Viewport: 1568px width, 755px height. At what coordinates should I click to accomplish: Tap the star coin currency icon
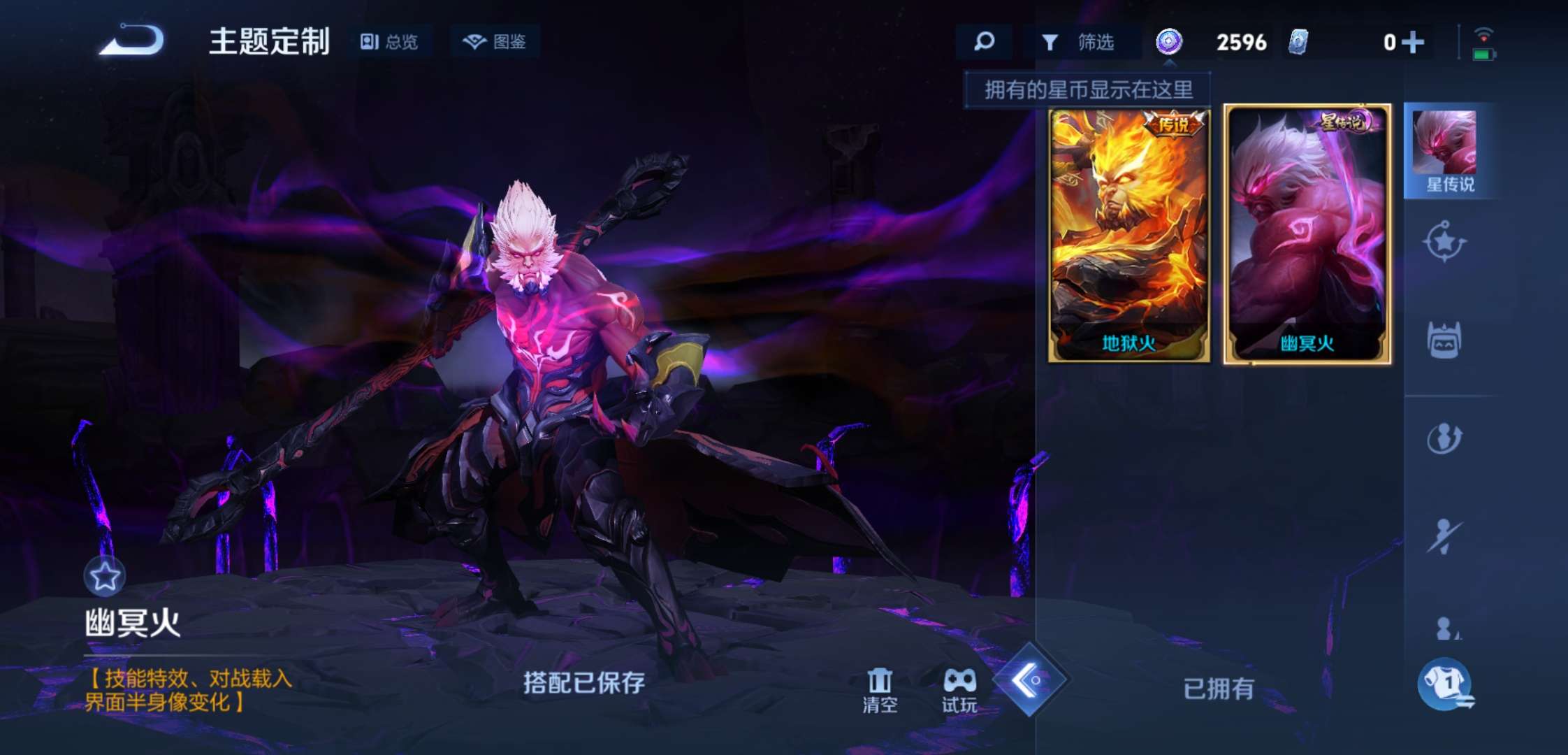[1169, 42]
